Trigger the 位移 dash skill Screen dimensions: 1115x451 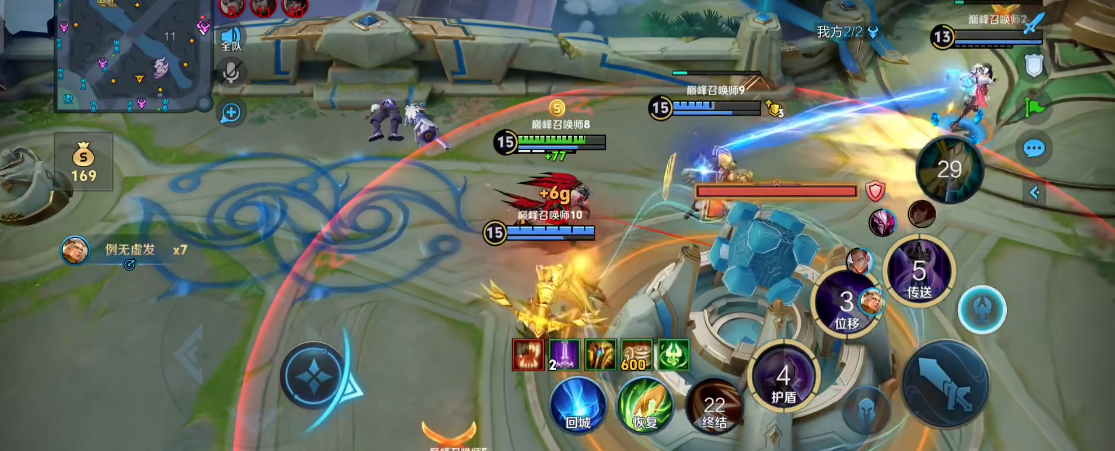coord(846,304)
